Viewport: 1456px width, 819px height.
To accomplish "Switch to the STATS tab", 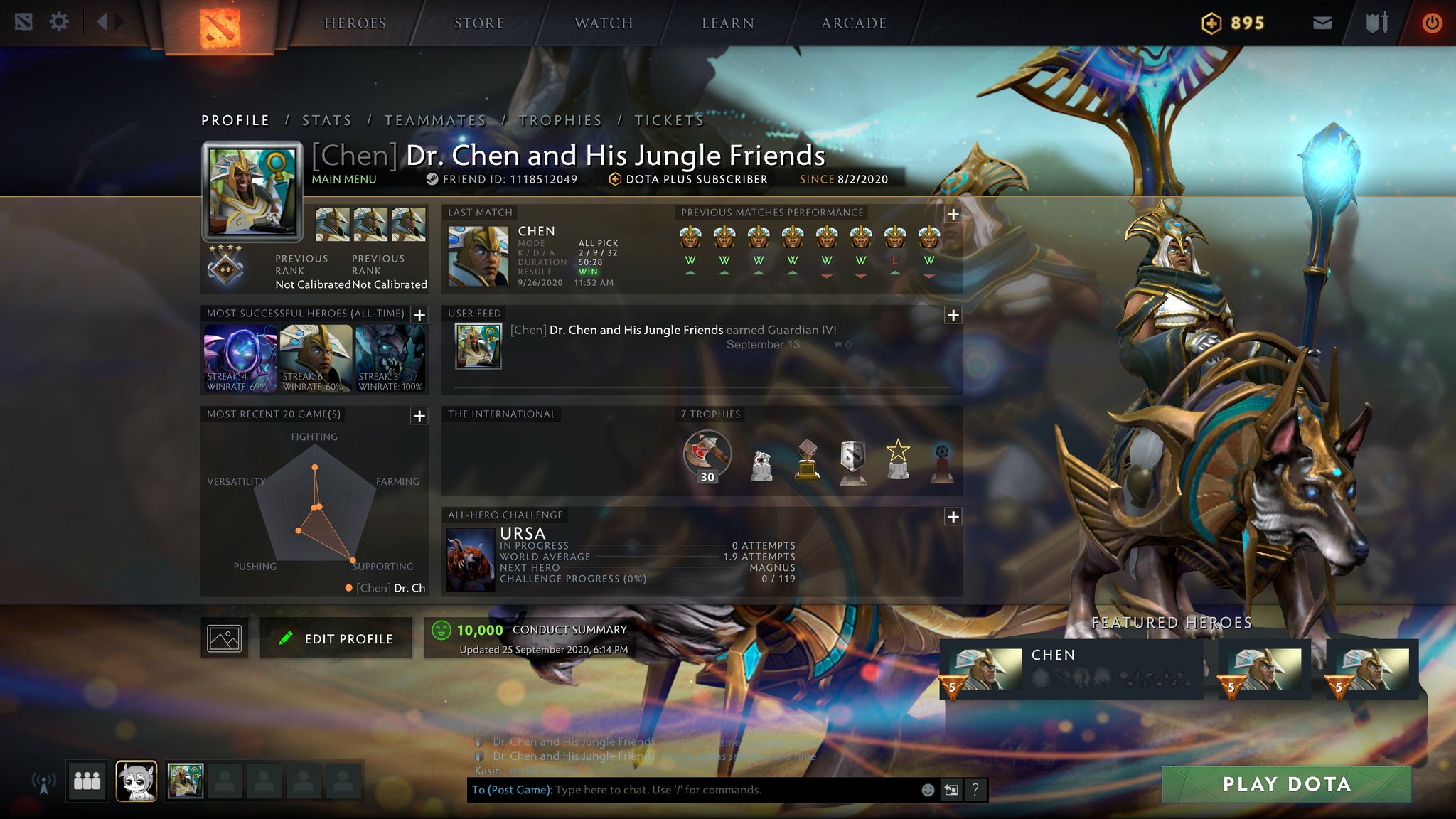I will [327, 120].
